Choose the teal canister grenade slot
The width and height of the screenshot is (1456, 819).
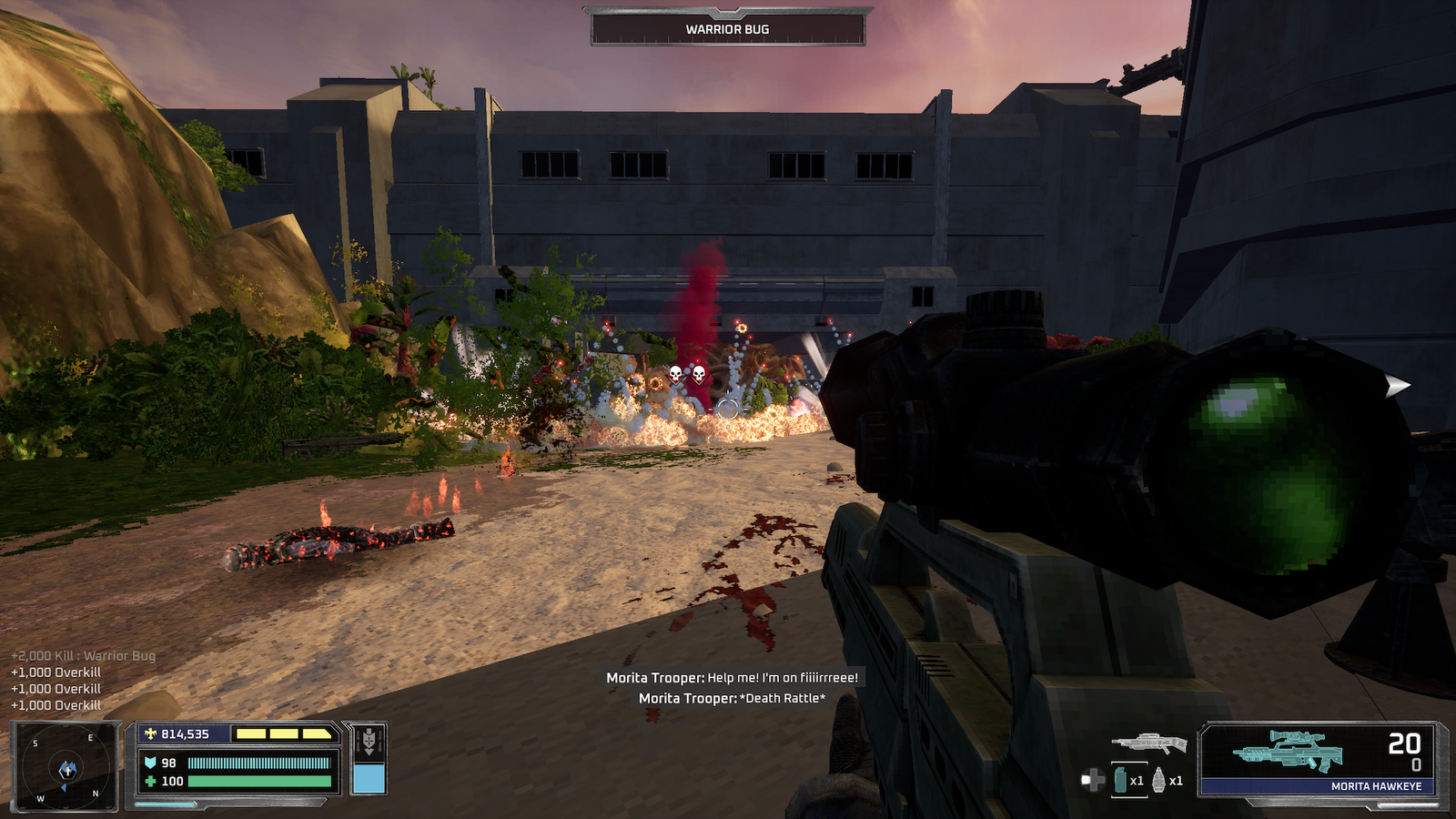click(1121, 780)
